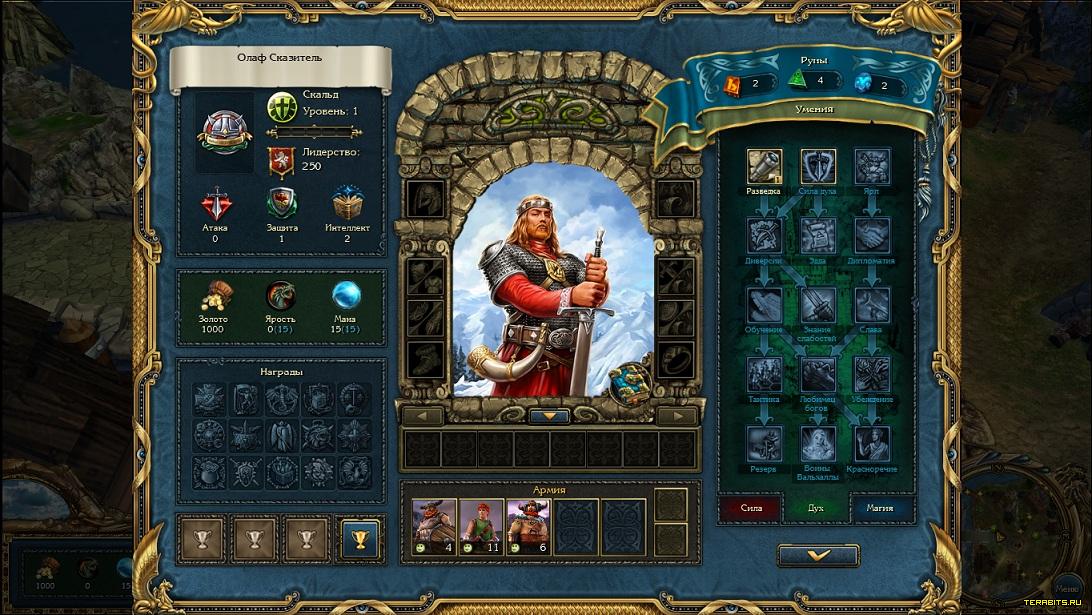Expand inventory with the down arrow button
Image resolution: width=1092 pixels, height=615 pixels.
[549, 415]
